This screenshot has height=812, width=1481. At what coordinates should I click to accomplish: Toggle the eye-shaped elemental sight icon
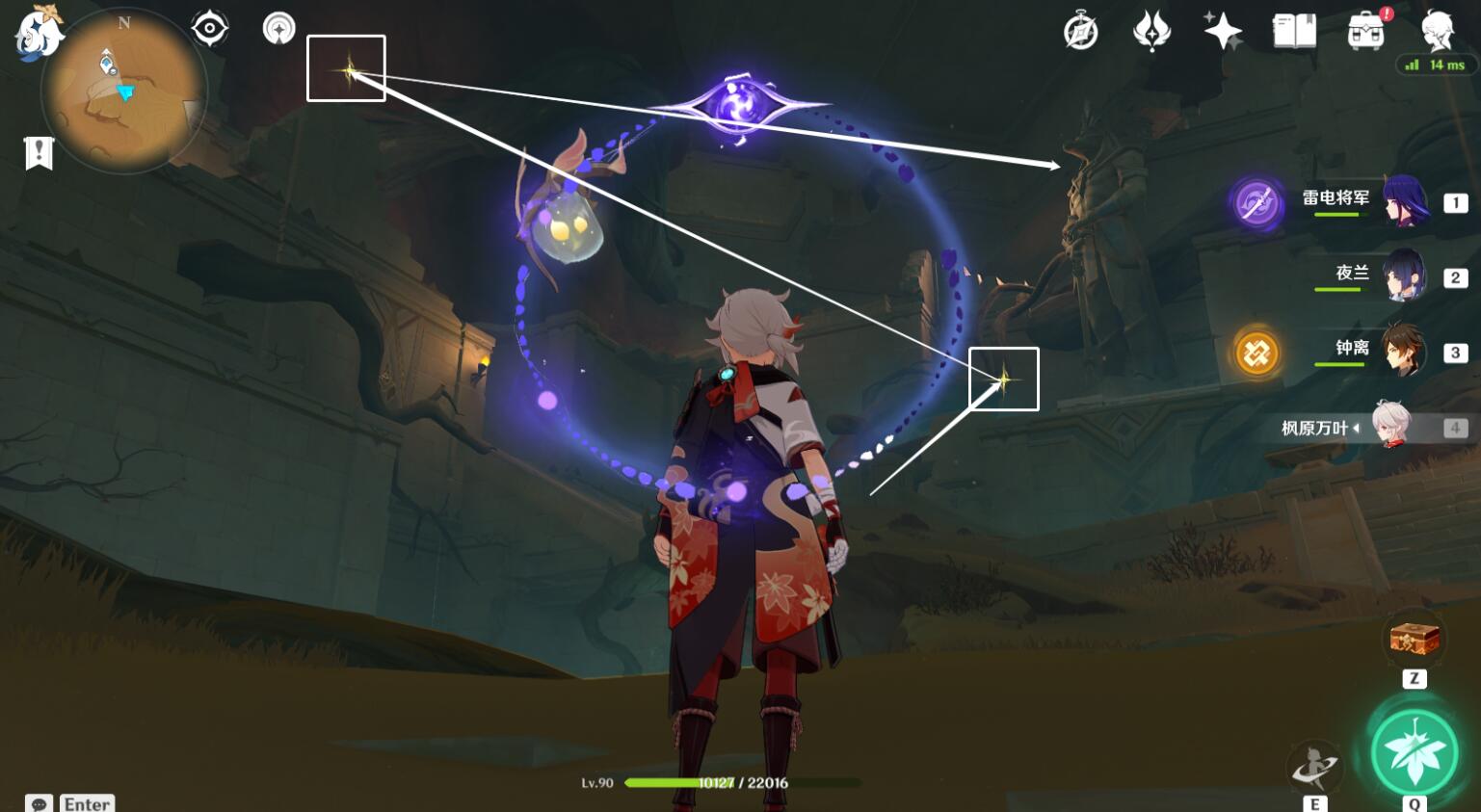(x=209, y=29)
